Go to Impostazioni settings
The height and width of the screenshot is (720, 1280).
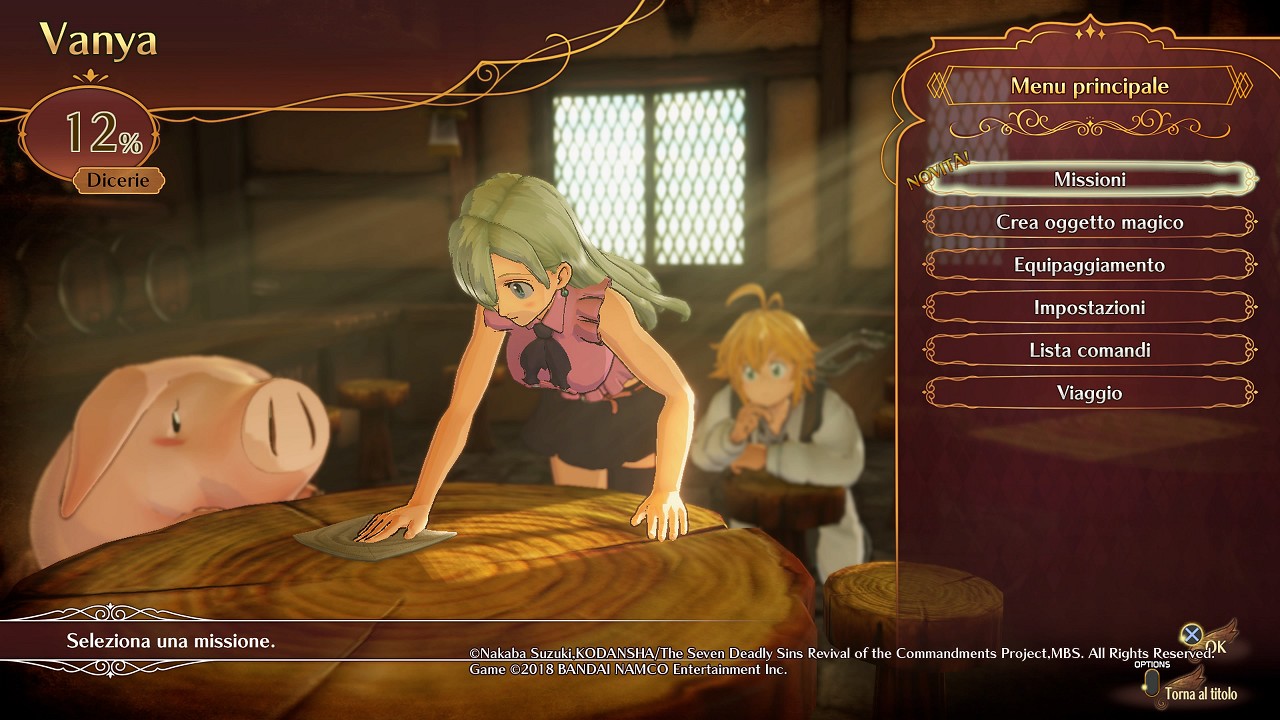coord(1089,308)
